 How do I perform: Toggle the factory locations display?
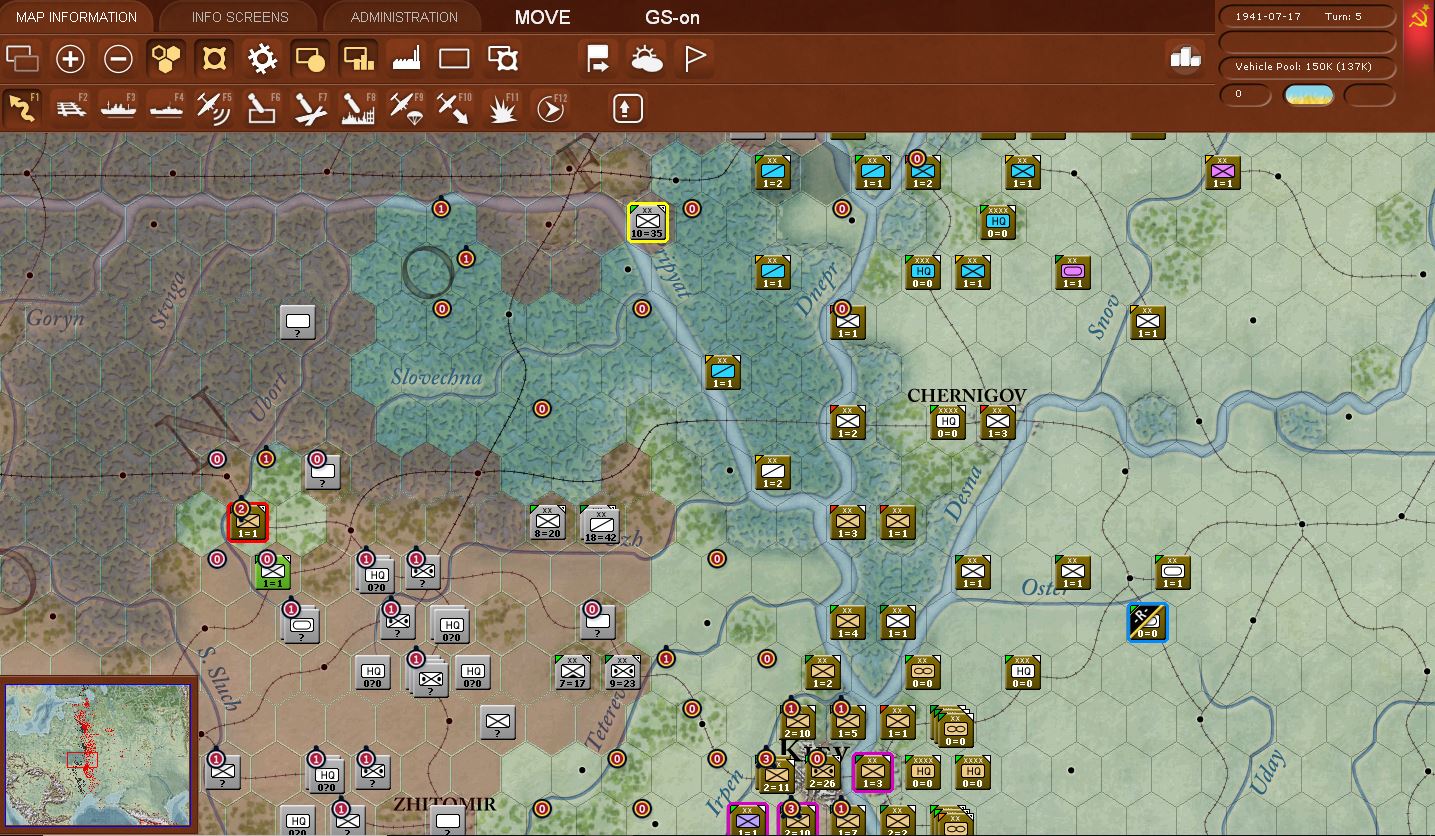406,58
